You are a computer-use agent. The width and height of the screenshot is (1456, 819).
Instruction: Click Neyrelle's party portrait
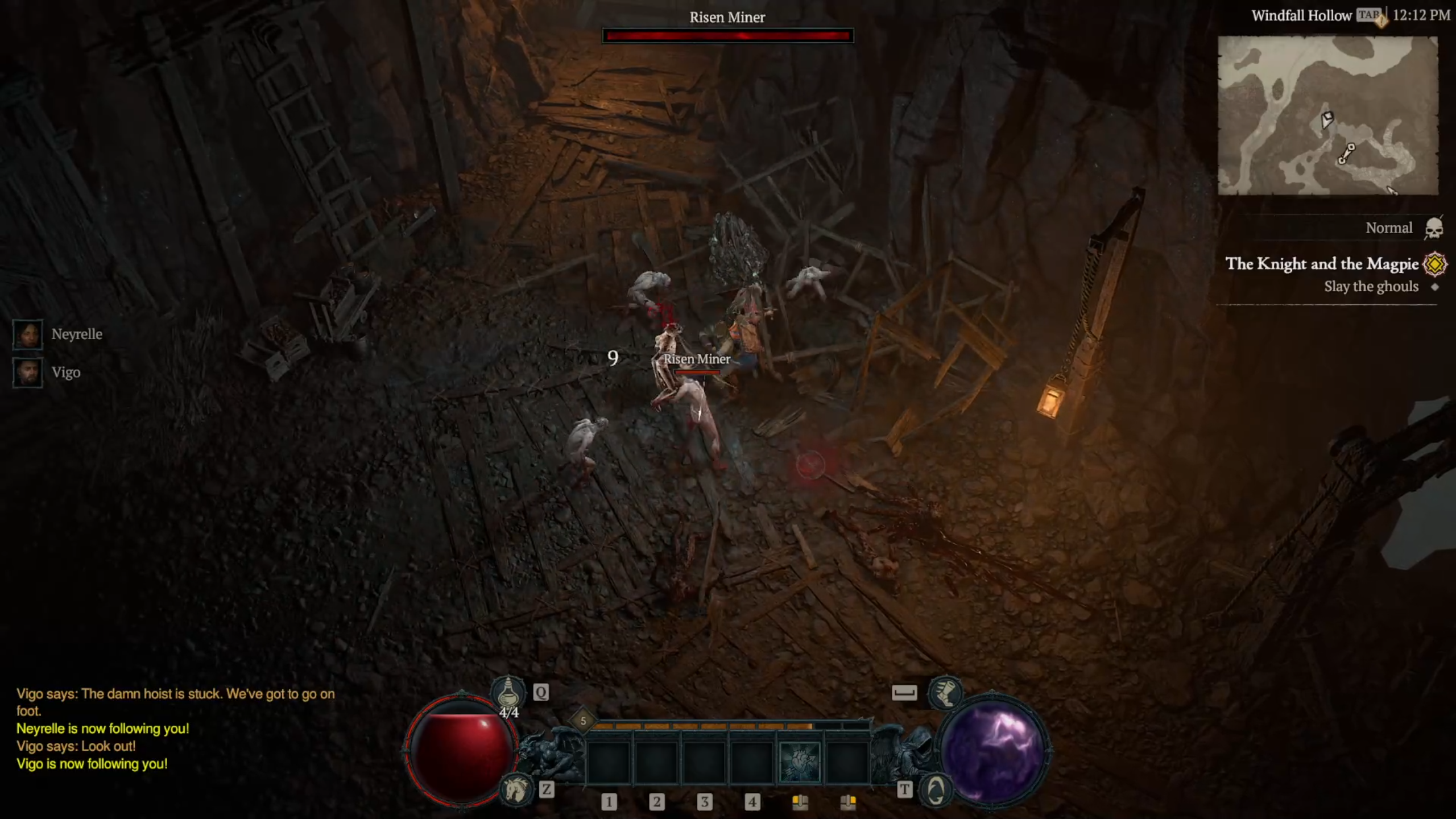pos(27,334)
